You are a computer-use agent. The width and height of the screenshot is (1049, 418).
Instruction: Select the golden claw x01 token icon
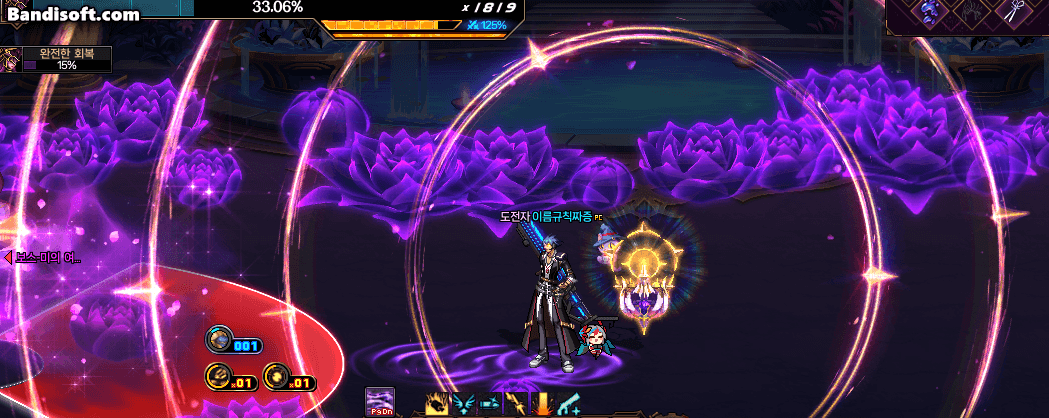[x=218, y=378]
